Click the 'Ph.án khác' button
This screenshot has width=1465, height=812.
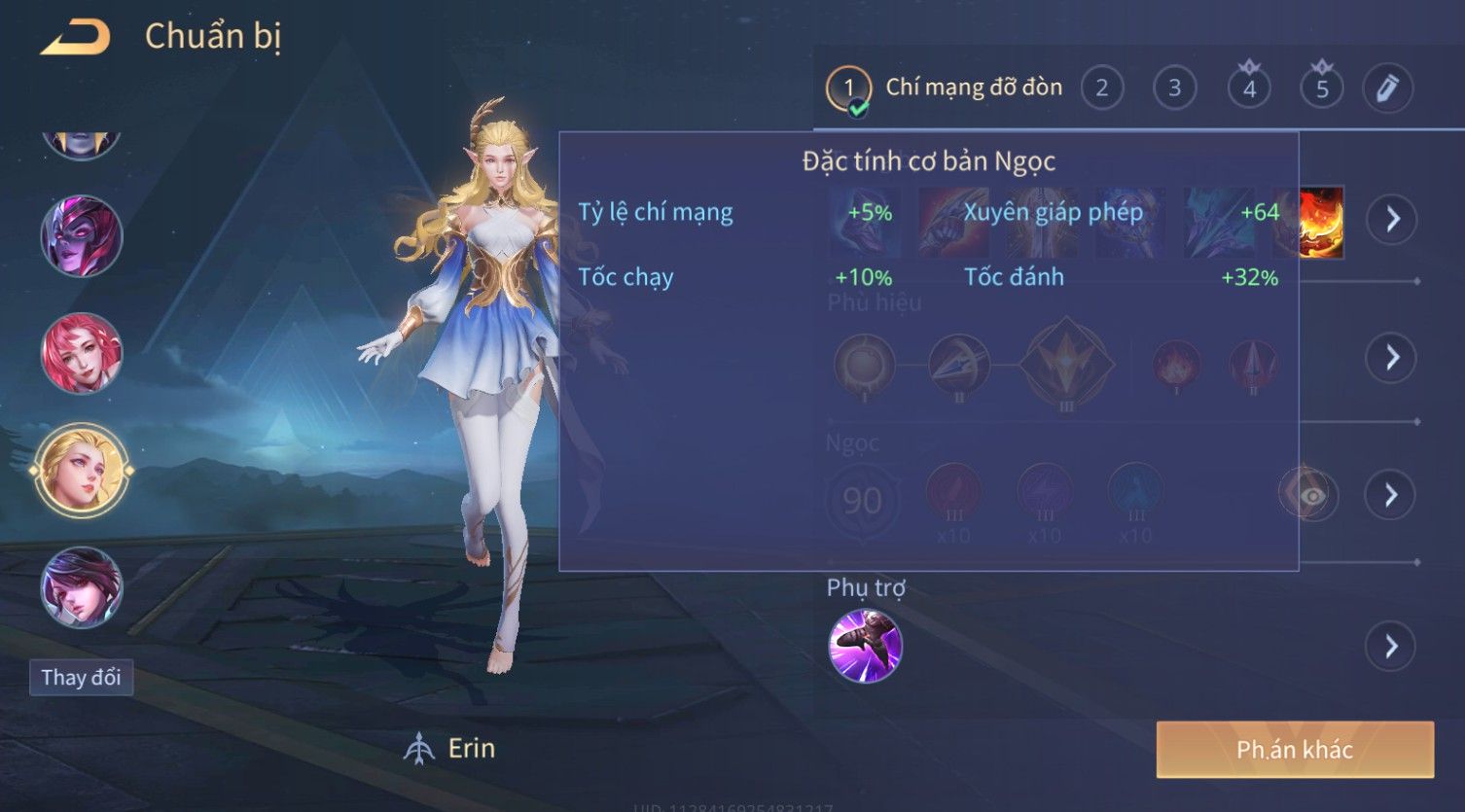coord(1294,750)
